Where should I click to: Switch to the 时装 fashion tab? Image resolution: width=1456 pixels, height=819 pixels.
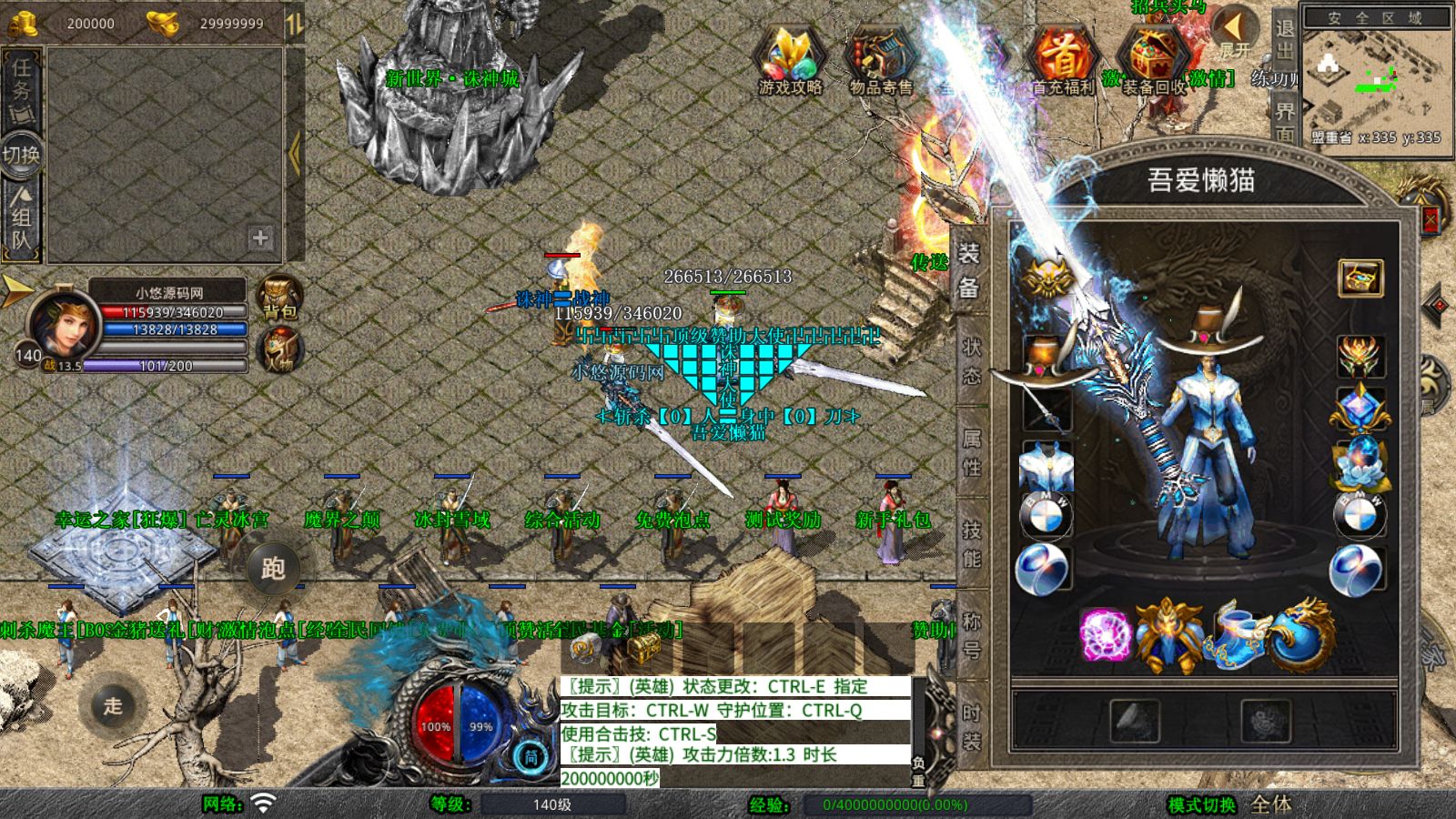[x=971, y=725]
